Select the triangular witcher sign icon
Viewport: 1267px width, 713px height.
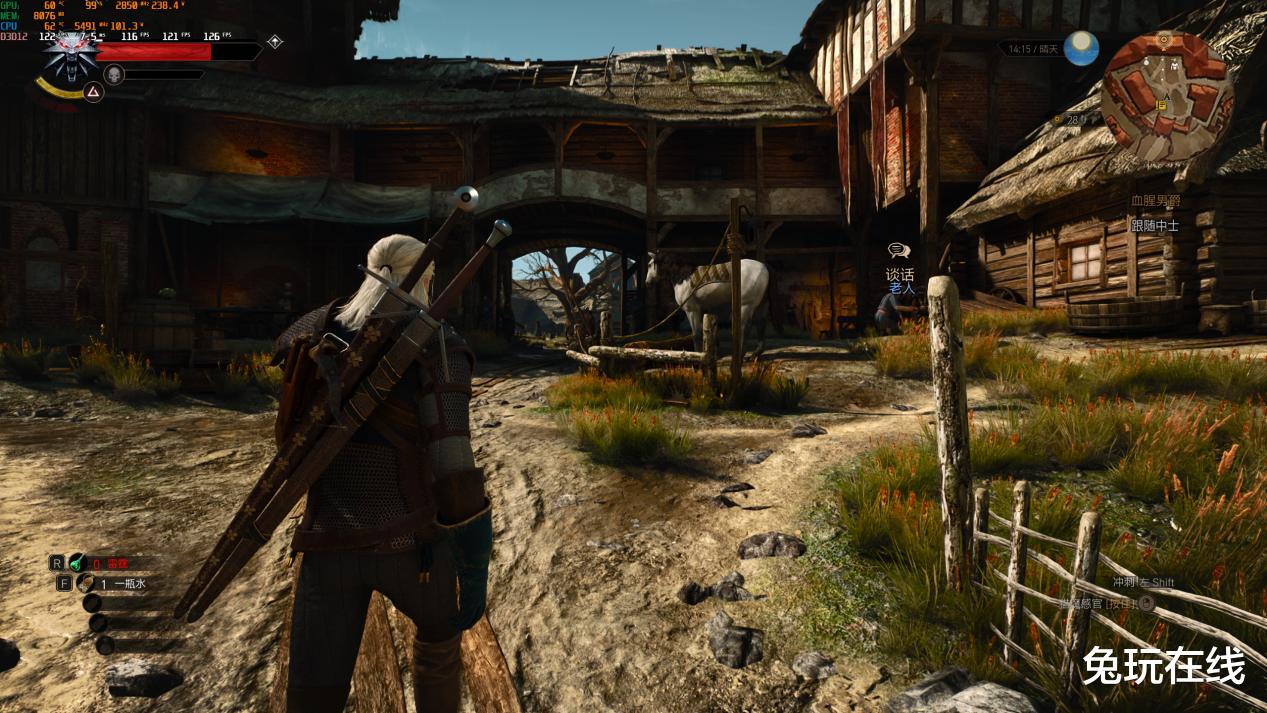tap(92, 92)
